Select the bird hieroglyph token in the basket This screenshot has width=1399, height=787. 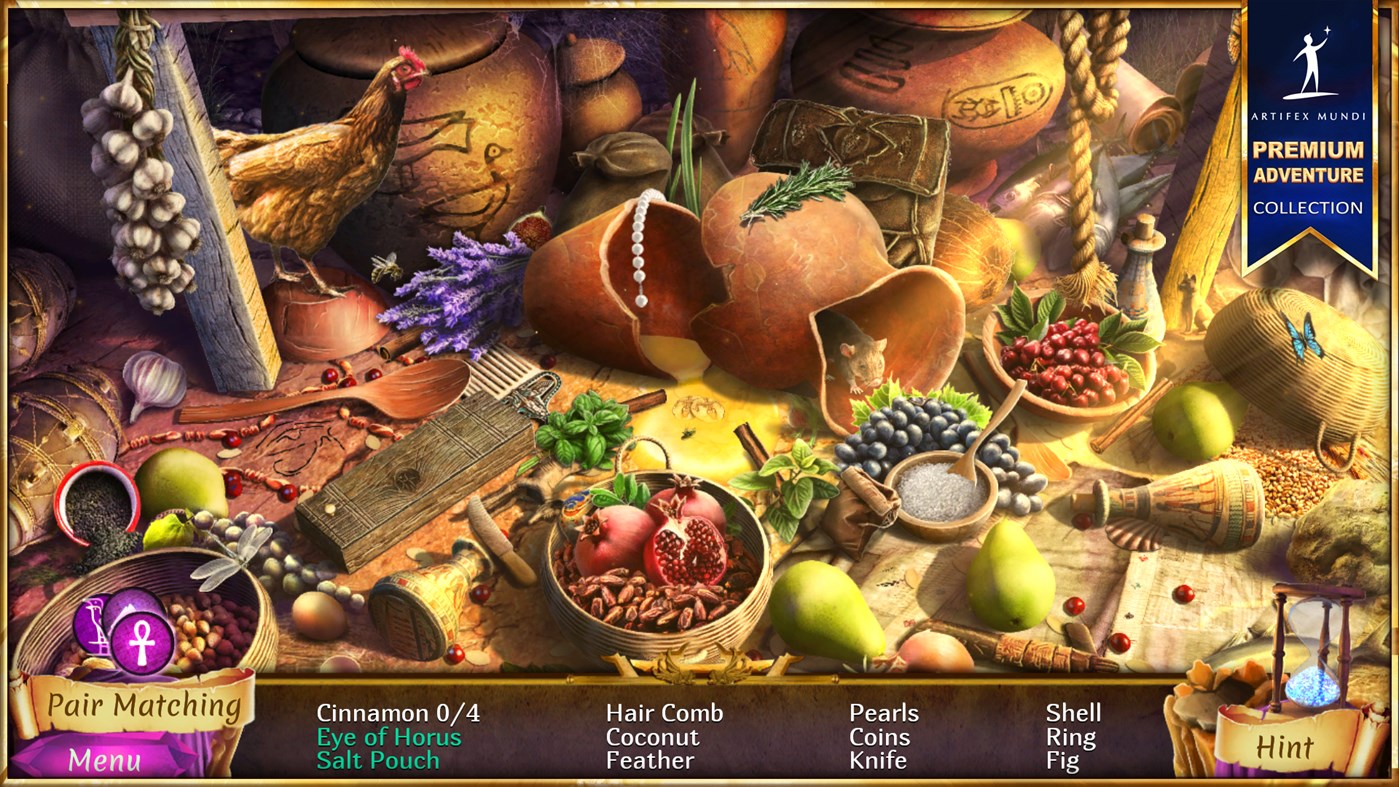click(92, 623)
